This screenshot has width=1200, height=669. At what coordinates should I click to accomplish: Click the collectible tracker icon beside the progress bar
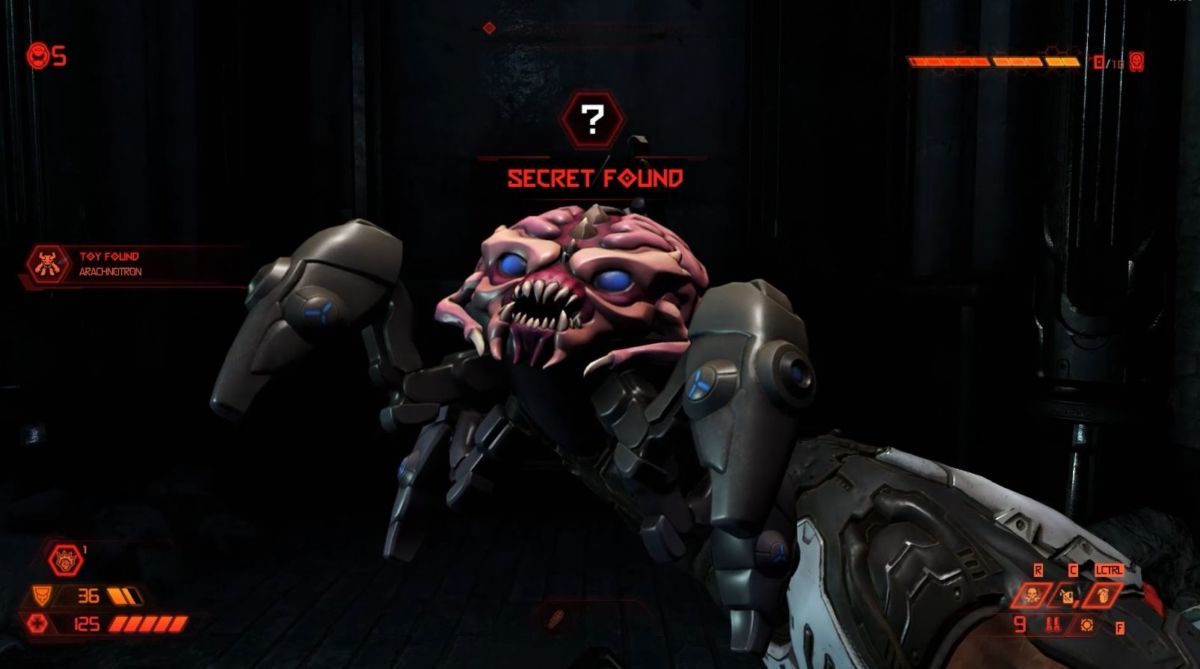tap(1138, 62)
